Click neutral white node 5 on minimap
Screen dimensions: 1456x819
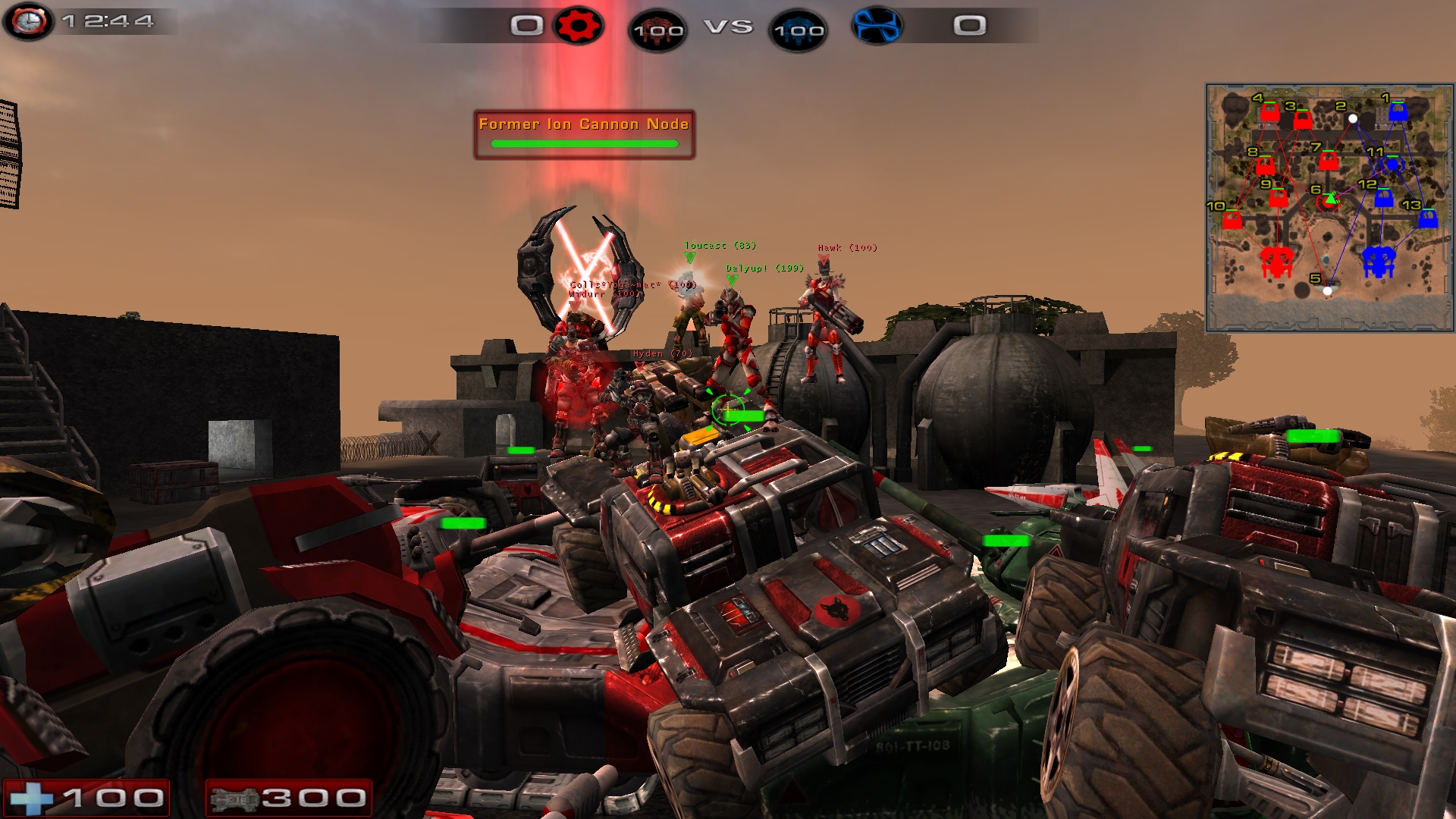(1327, 290)
